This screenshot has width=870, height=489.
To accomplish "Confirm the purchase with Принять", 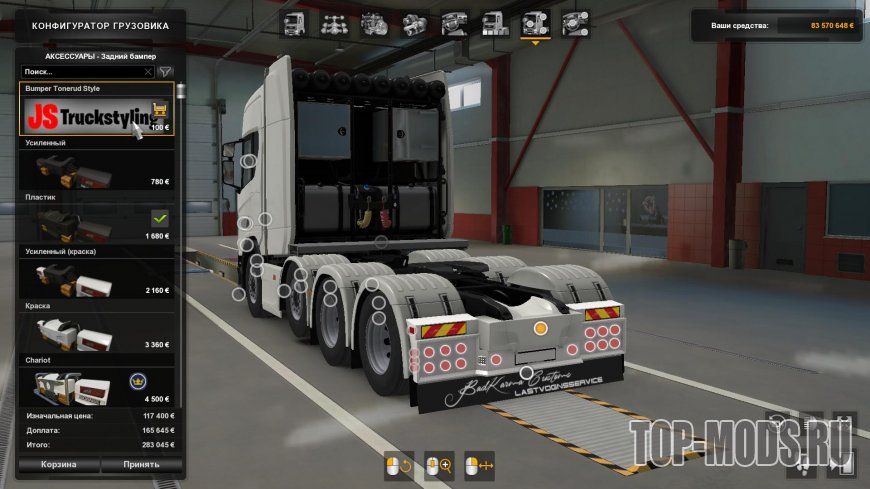I will [x=141, y=465].
